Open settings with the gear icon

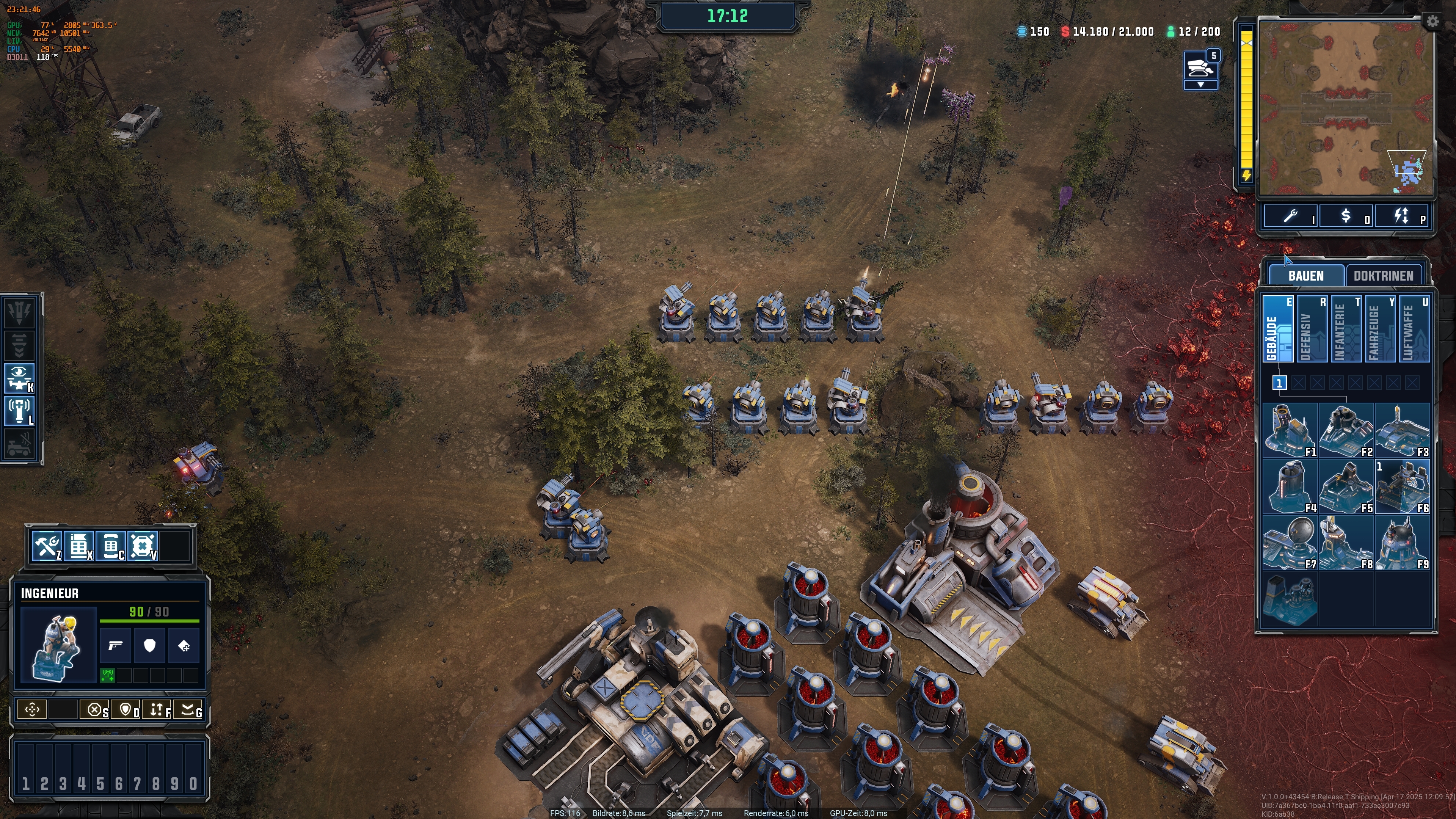pos(1432,22)
